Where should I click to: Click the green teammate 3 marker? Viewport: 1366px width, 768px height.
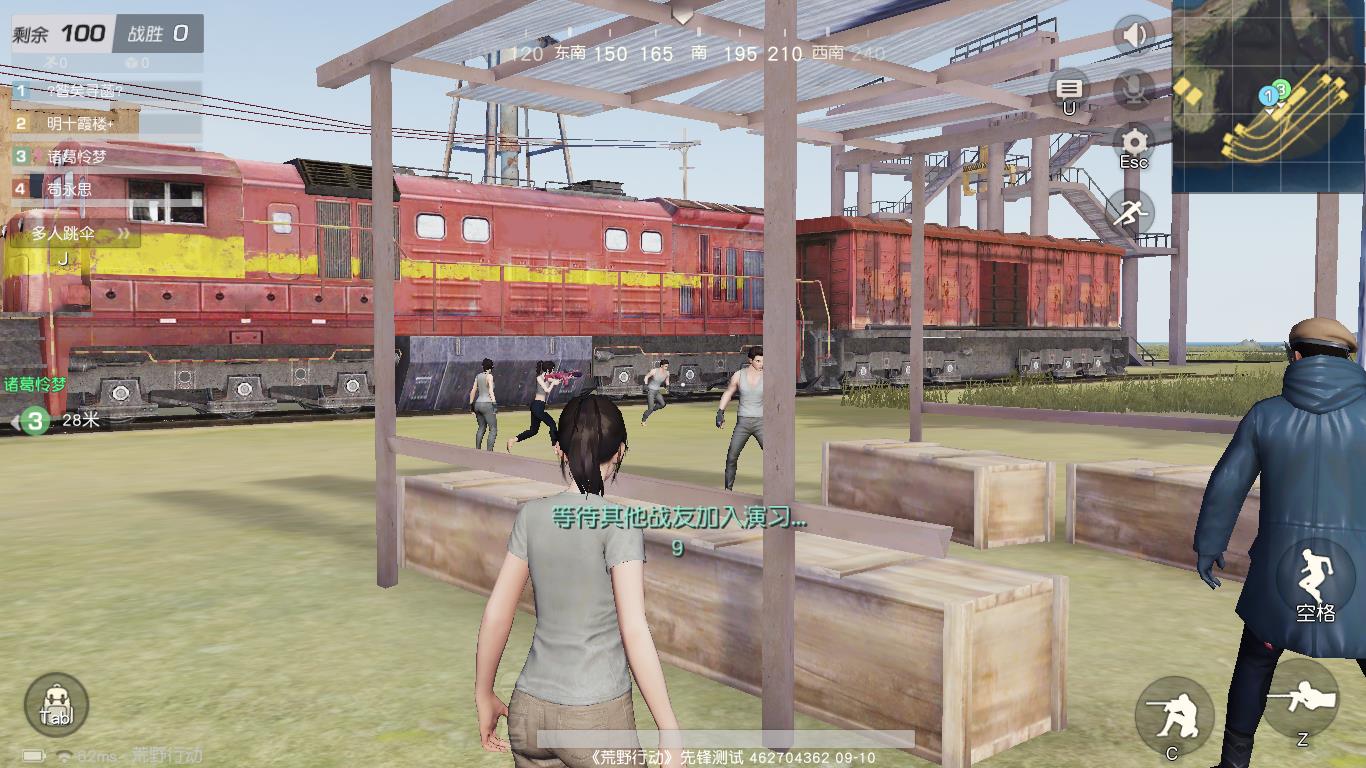point(36,421)
